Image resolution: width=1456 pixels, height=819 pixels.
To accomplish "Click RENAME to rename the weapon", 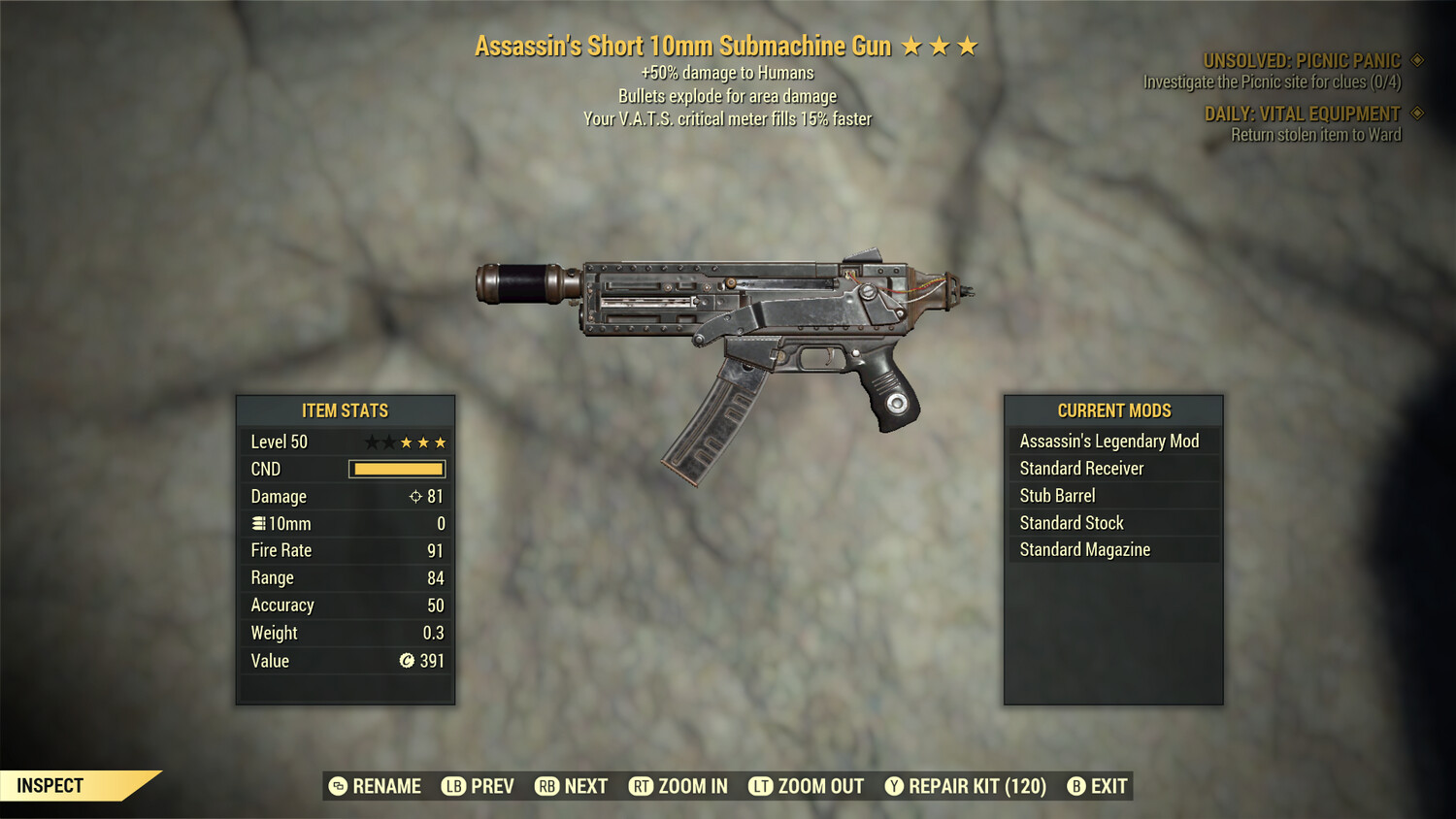I will 386,786.
